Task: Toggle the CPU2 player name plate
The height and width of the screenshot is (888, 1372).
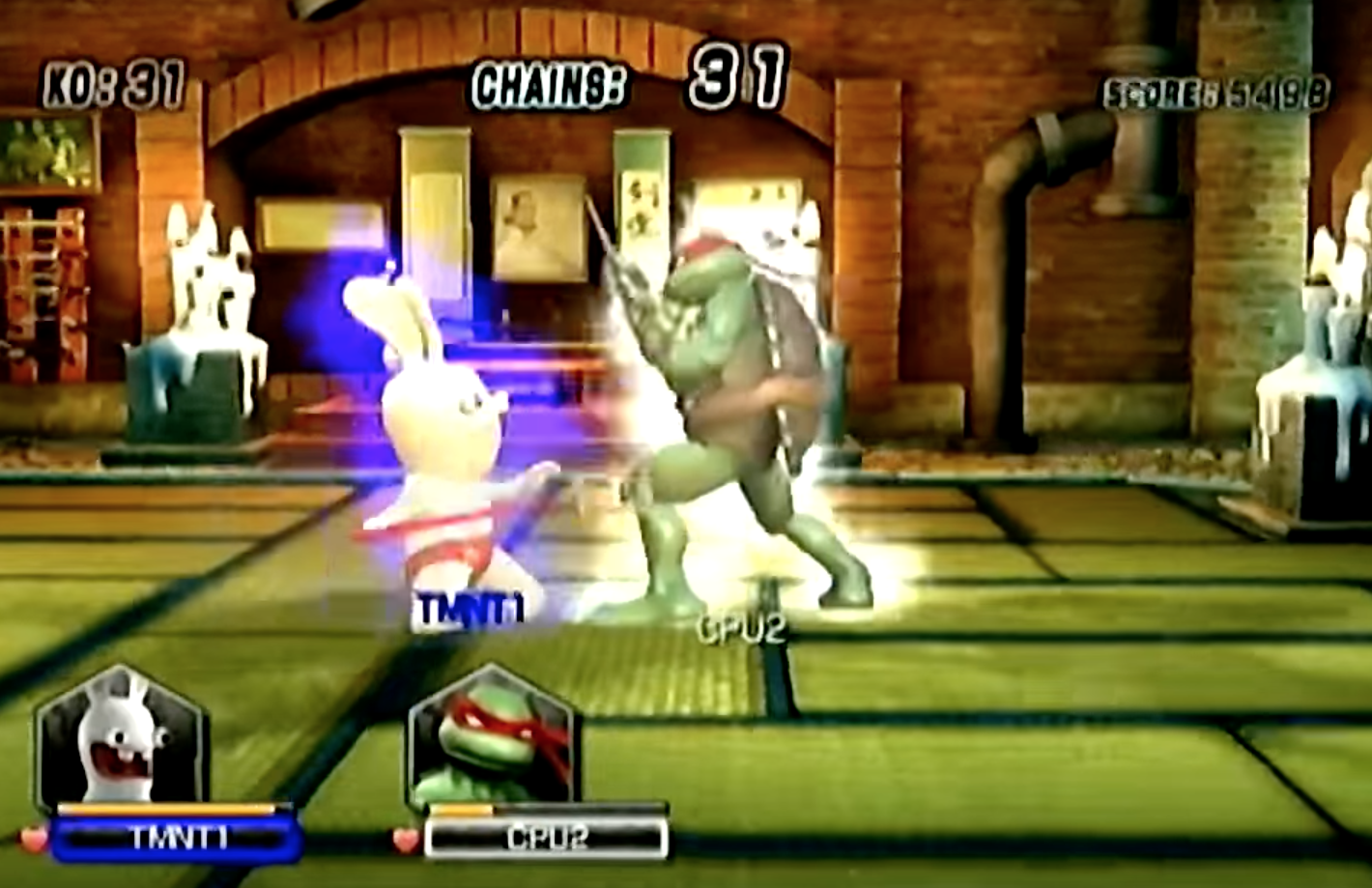Action: pyautogui.click(x=548, y=837)
